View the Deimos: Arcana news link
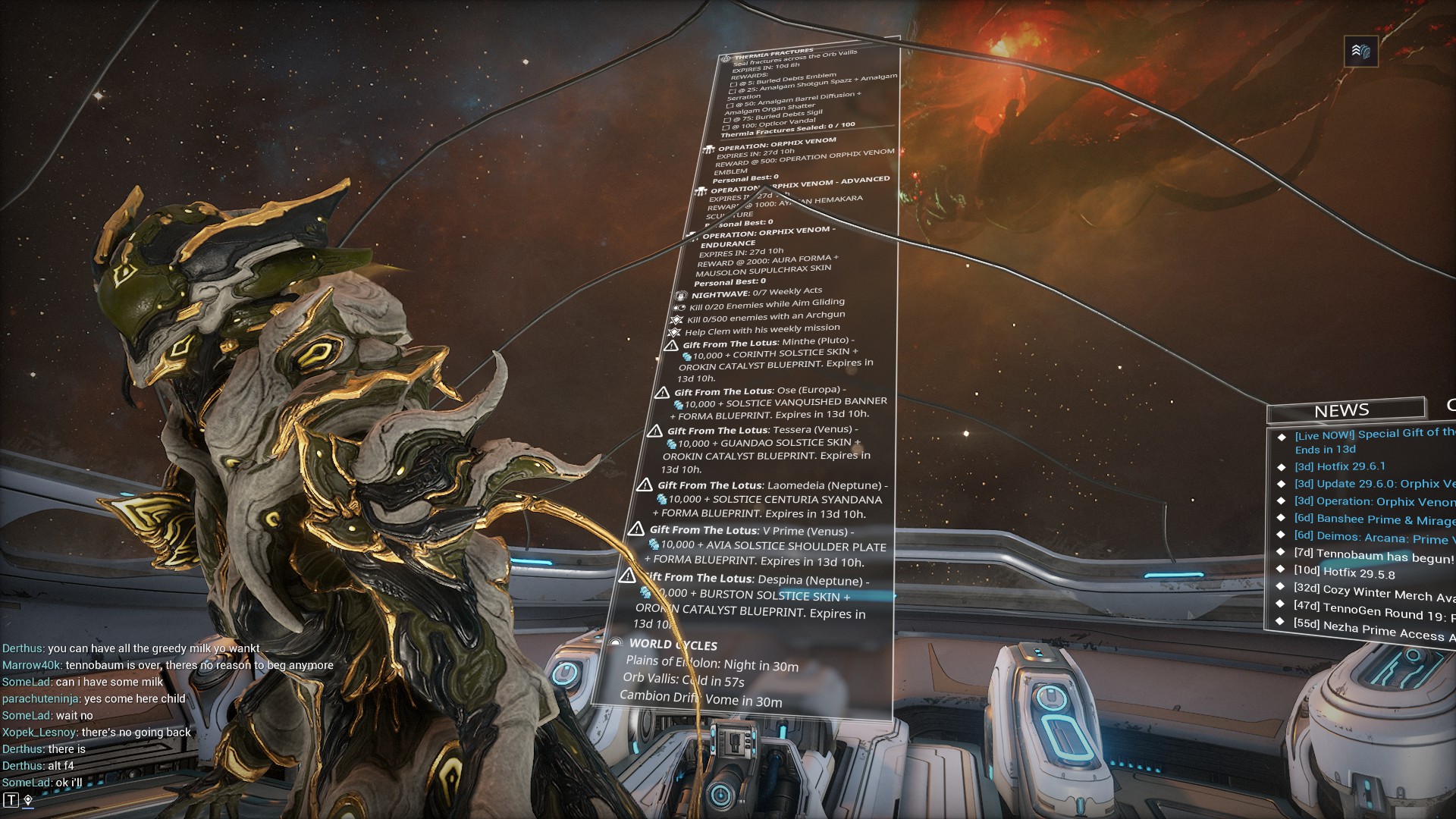The width and height of the screenshot is (1456, 819). point(1374,538)
